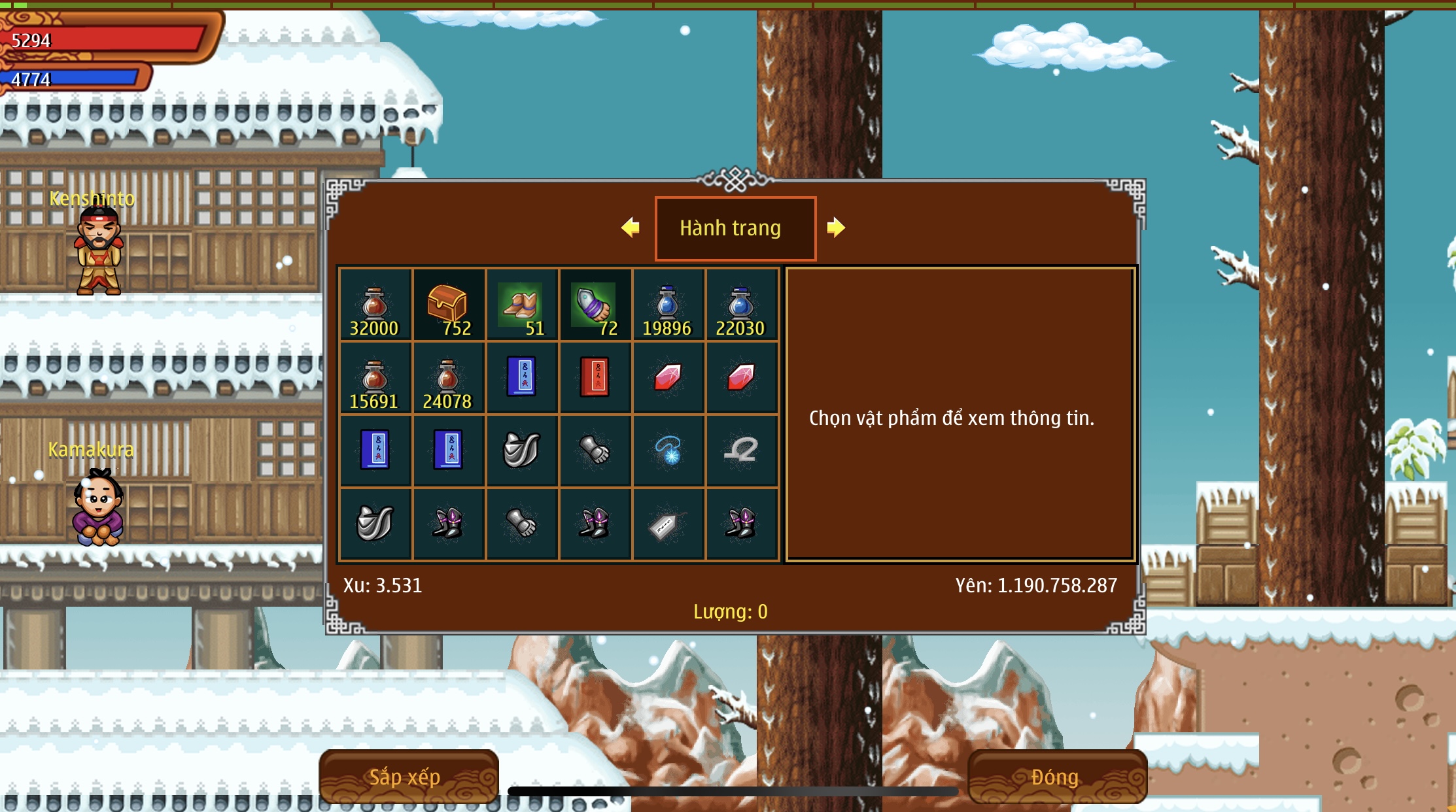Image resolution: width=1456 pixels, height=812 pixels.
Task: Go to next tab with right arrow
Action: (835, 228)
